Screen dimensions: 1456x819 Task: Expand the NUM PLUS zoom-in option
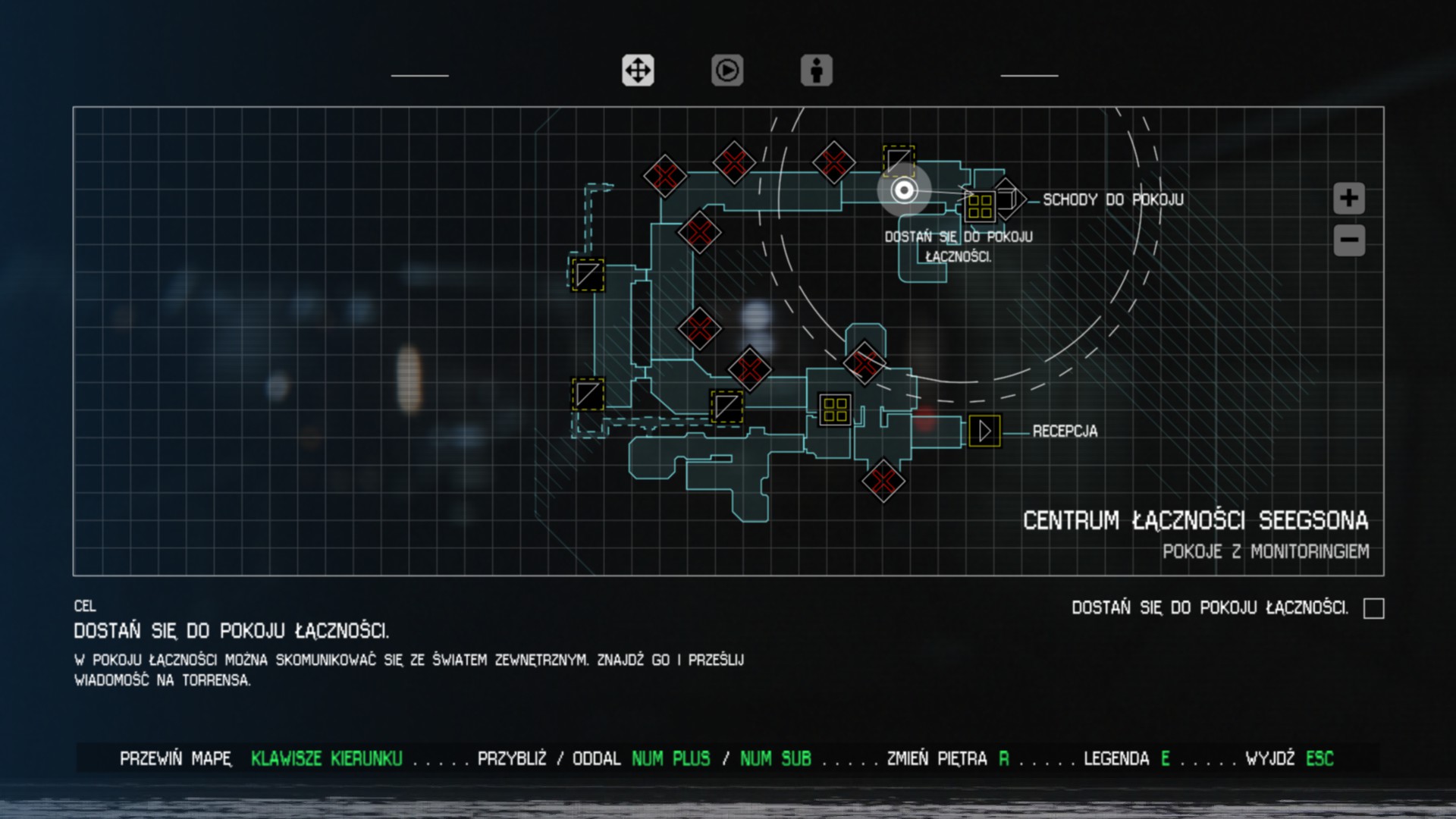671,758
